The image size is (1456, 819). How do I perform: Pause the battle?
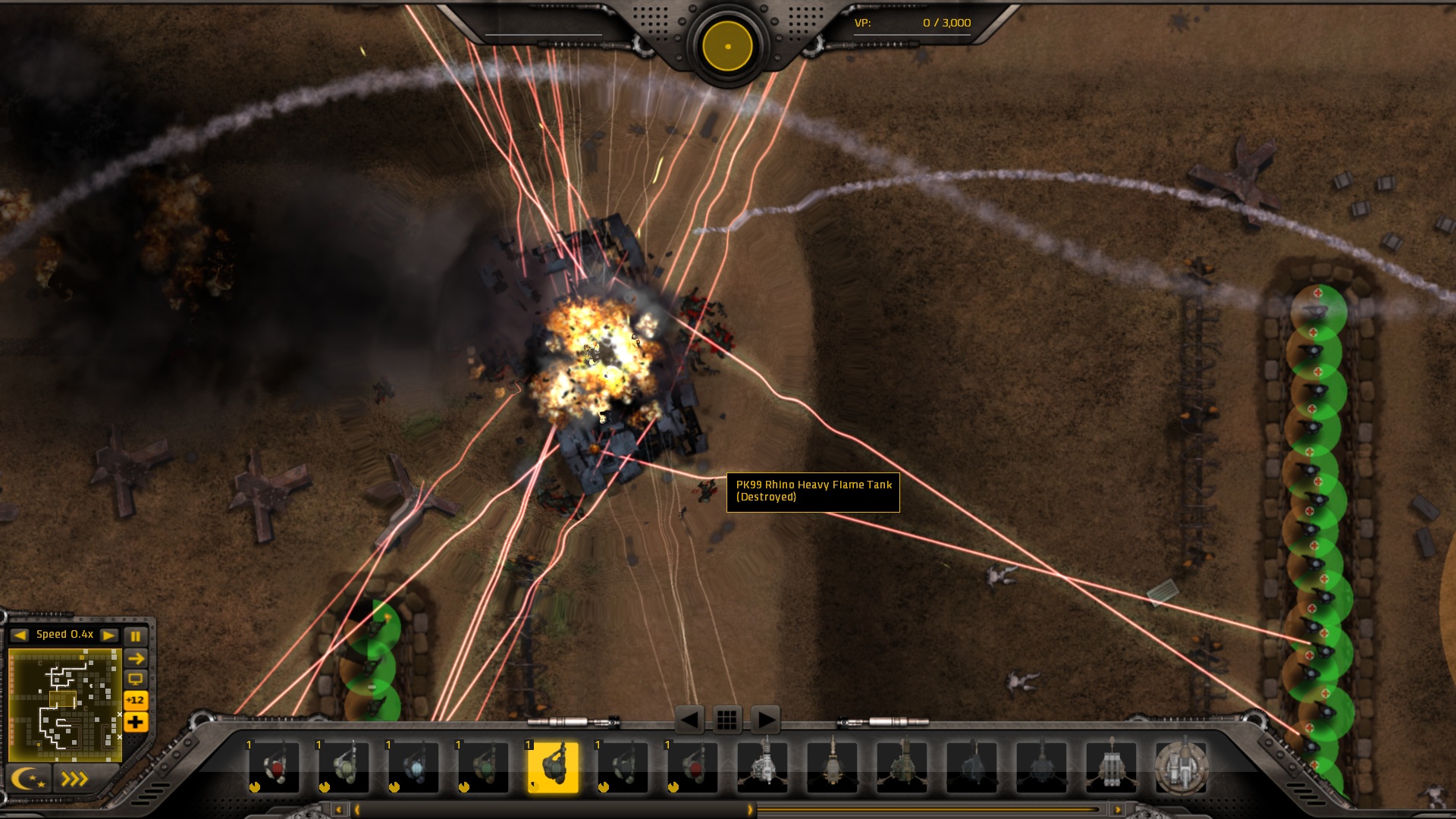click(x=136, y=635)
